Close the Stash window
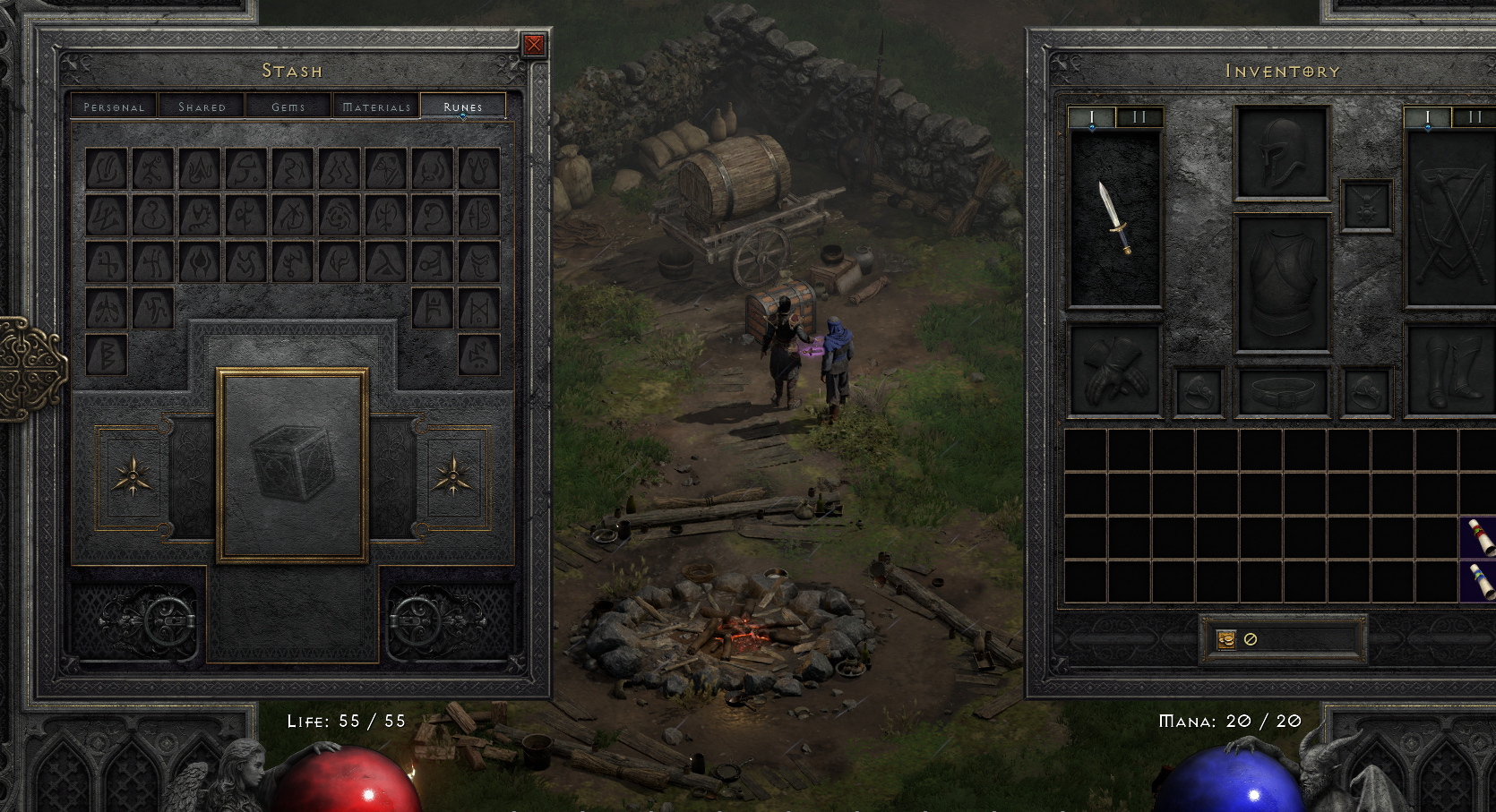This screenshot has height=812, width=1496. [x=534, y=45]
